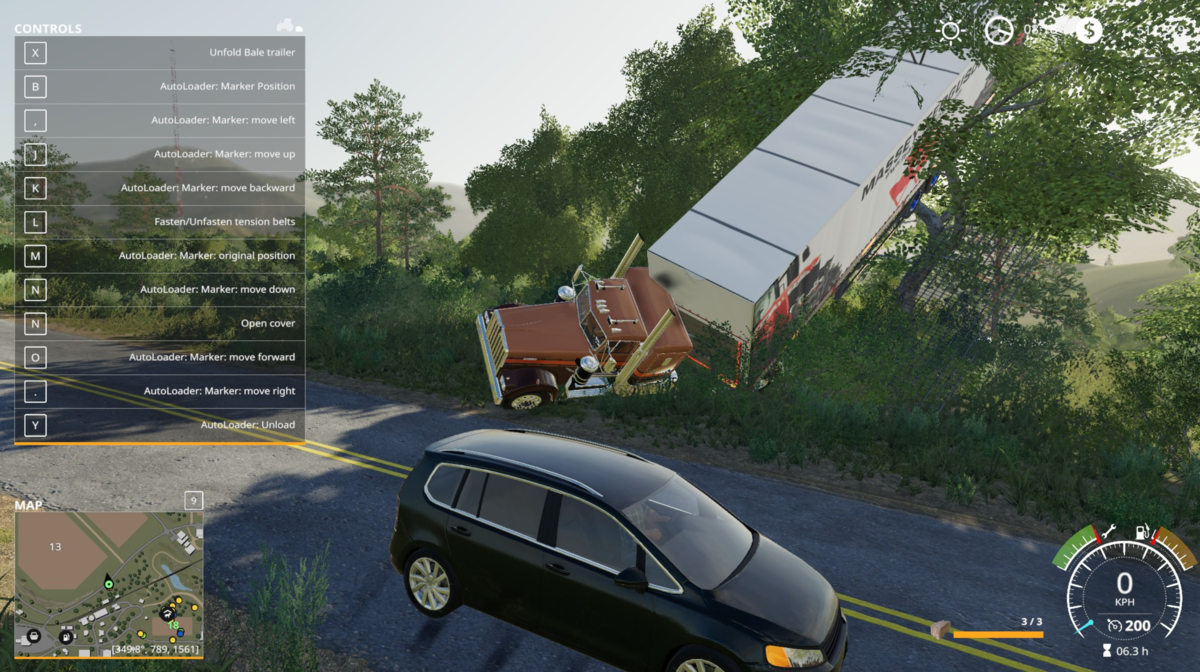Screen dimensions: 1200x672
Task: Click the sun weather icon
Action: click(x=950, y=30)
